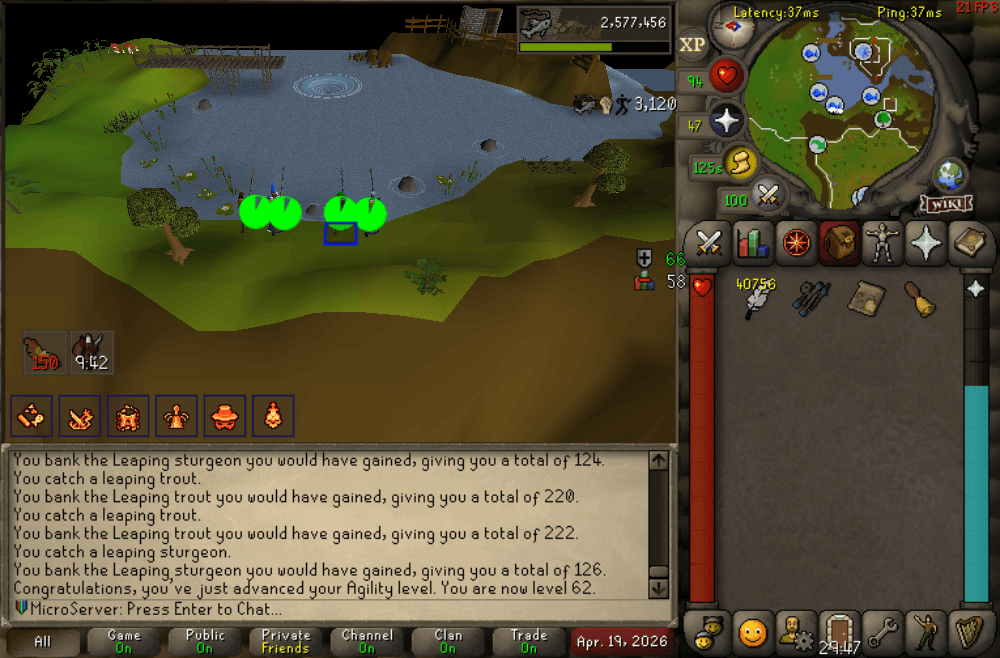Toggle the XP drops button
Screen dimensions: 1000x658
692,45
